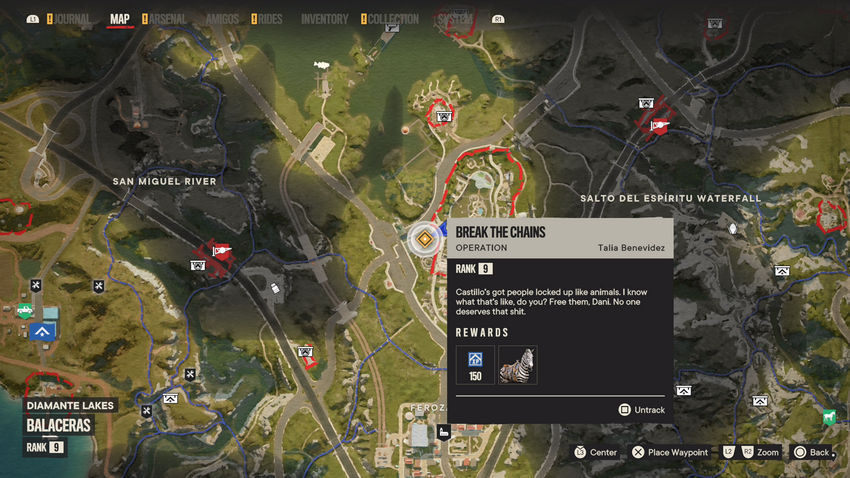Viewport: 850px width, 478px height.
Task: Select the green vehicle pickup point marker
Action: pos(23,310)
